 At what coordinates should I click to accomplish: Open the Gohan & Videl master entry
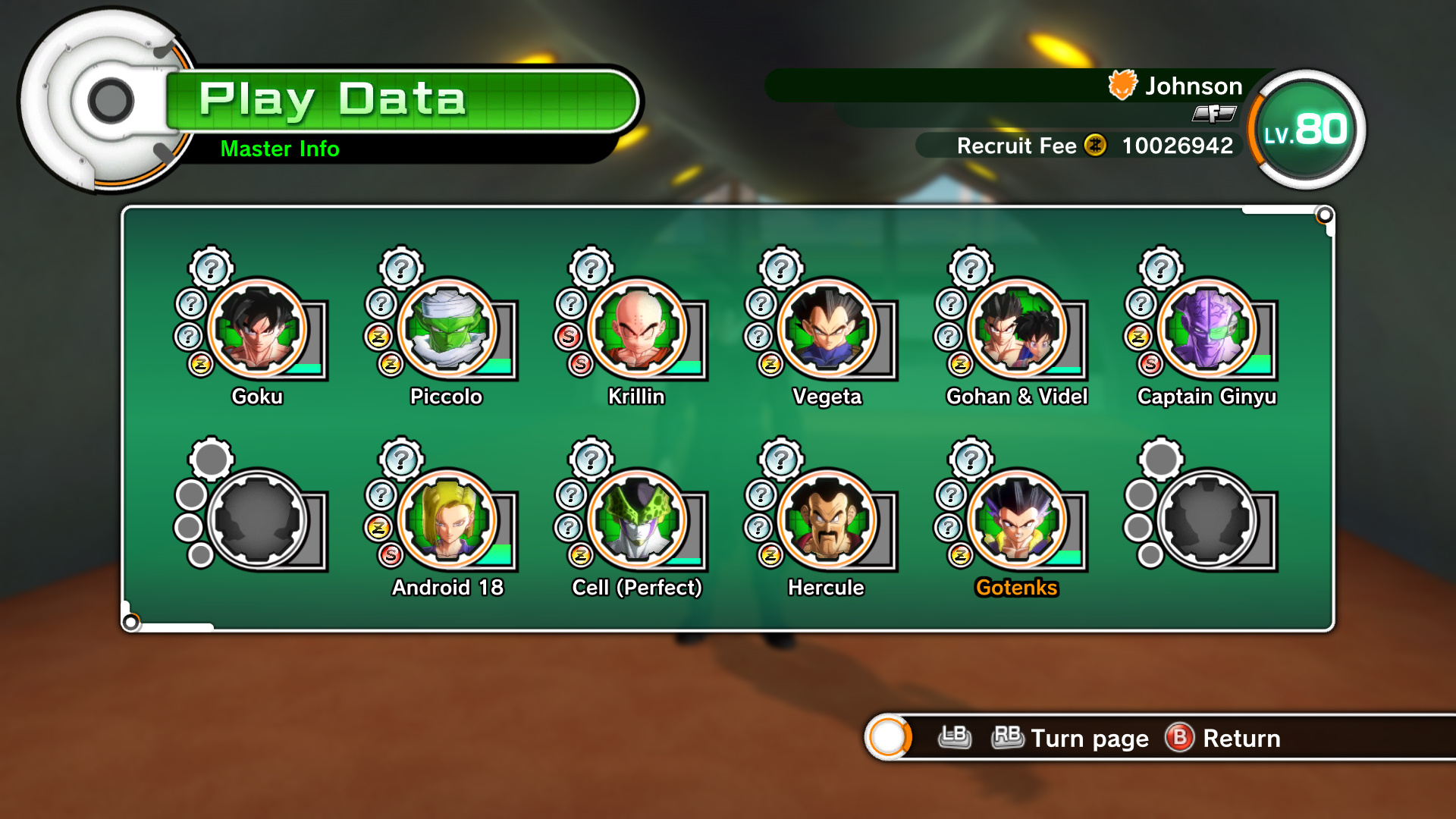pos(1018,328)
